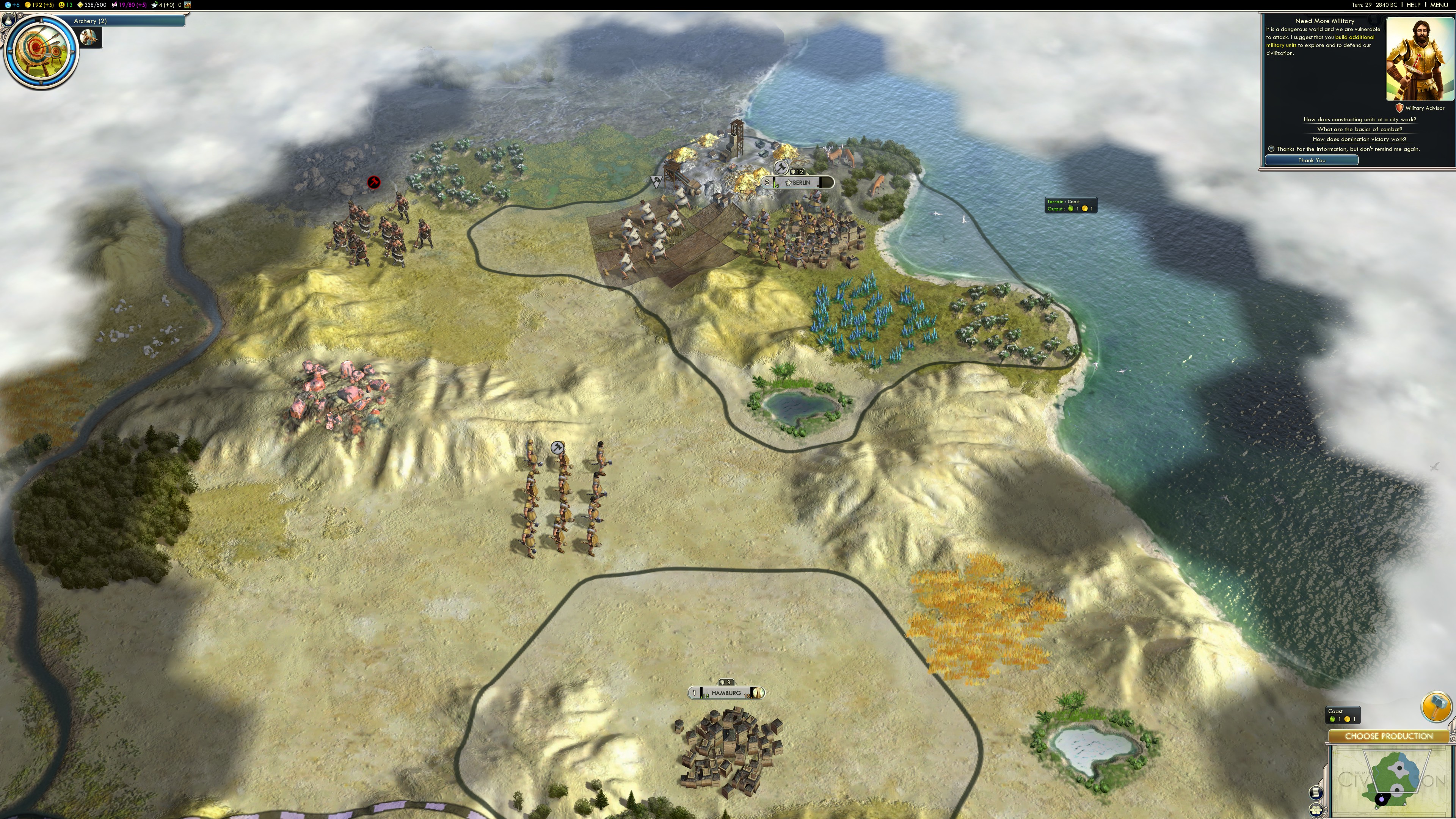Open the HELP Civilopedia link
The width and height of the screenshot is (1456, 819).
(x=1413, y=5)
